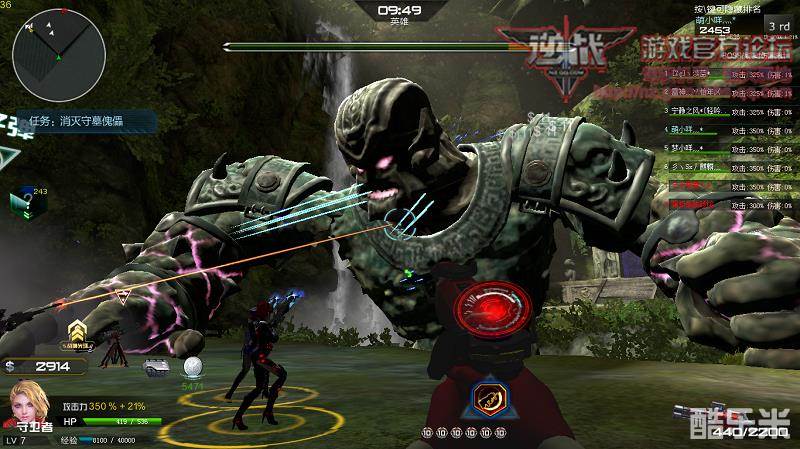Click the silver orb icon labeled 5471

tap(193, 368)
